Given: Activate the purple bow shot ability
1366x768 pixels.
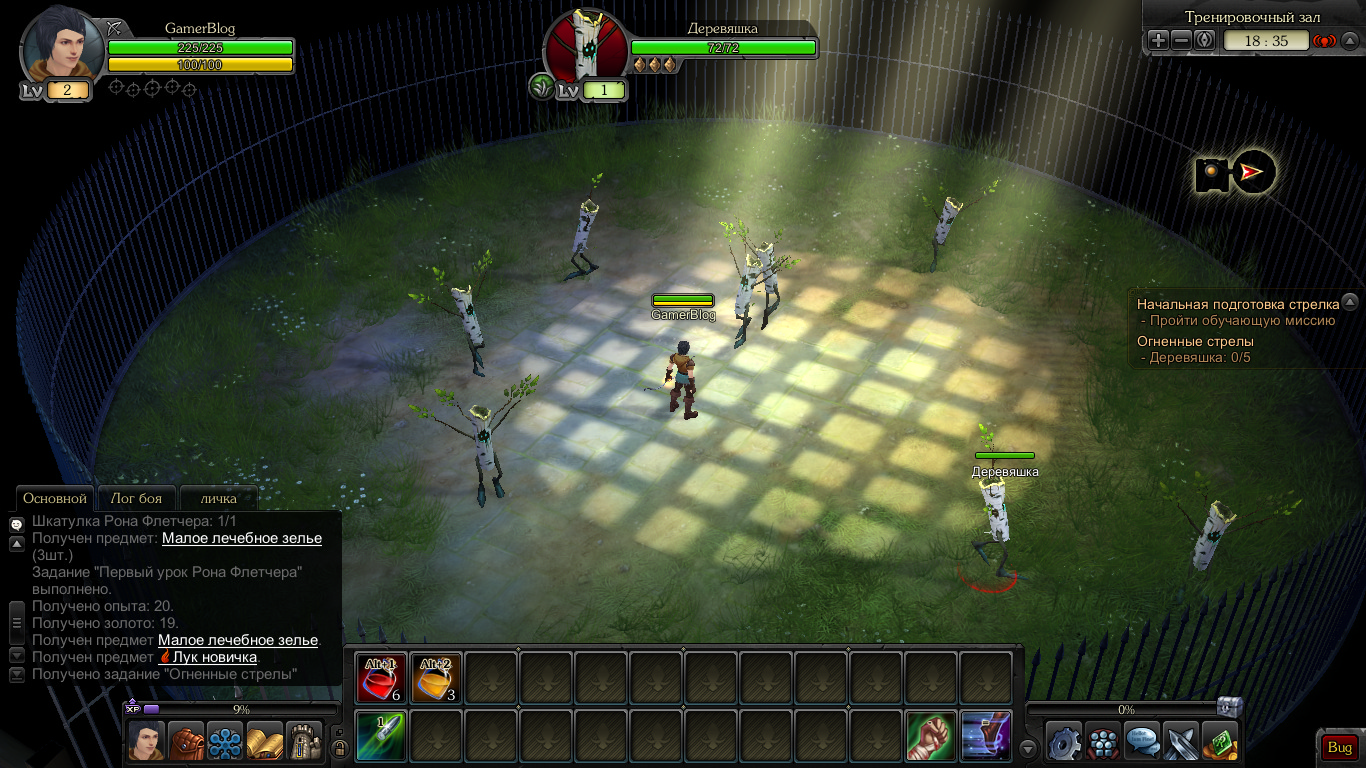Looking at the screenshot, I should 985,736.
